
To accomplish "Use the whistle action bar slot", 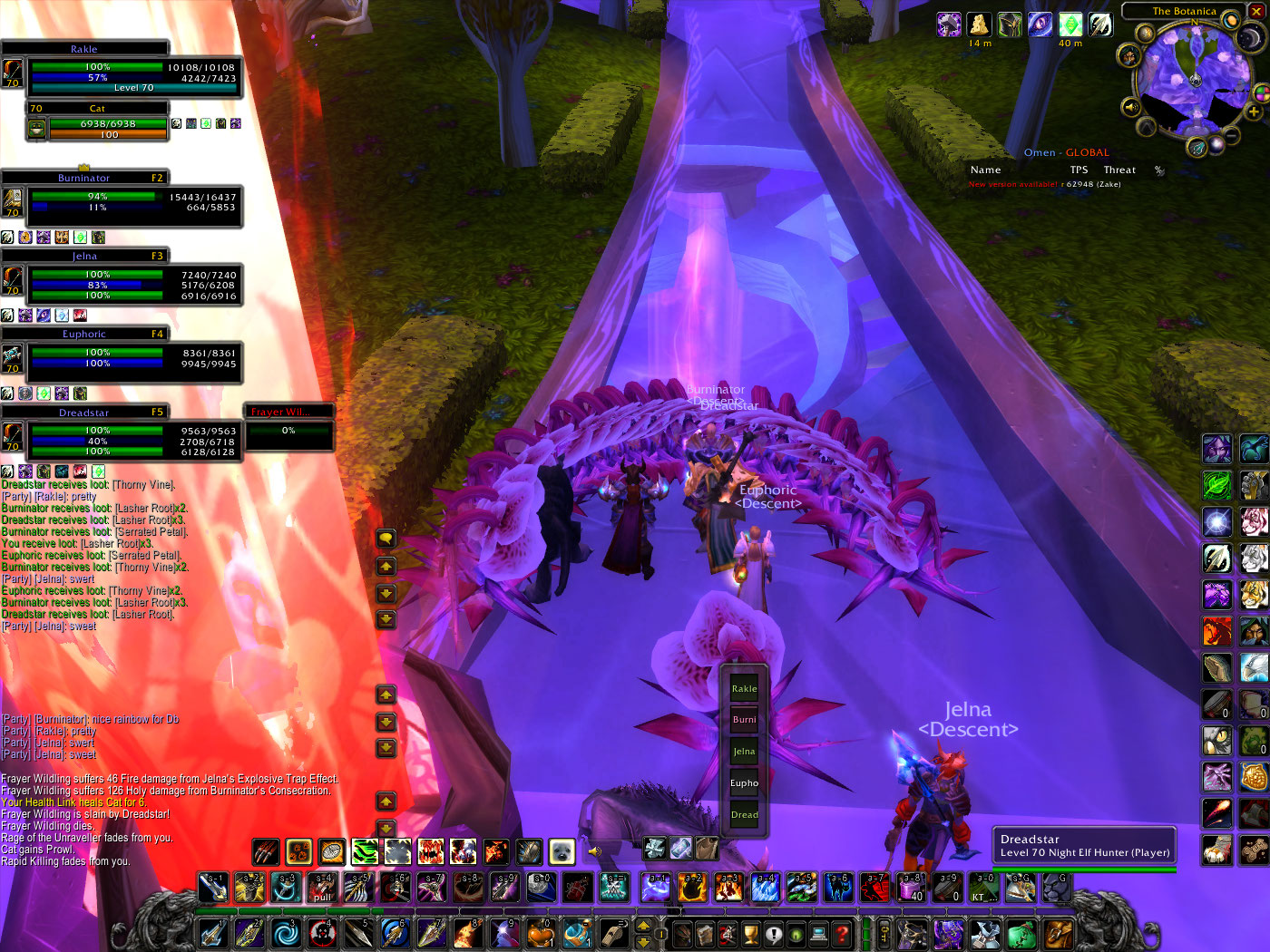I will click(x=614, y=933).
